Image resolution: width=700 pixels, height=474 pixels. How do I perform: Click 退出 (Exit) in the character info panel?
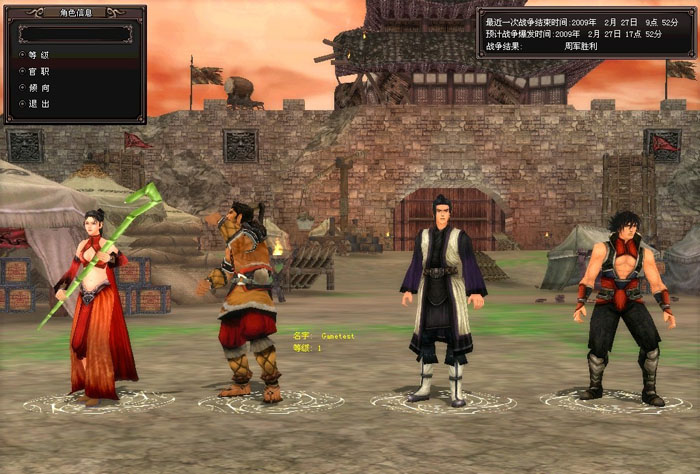[x=38, y=103]
